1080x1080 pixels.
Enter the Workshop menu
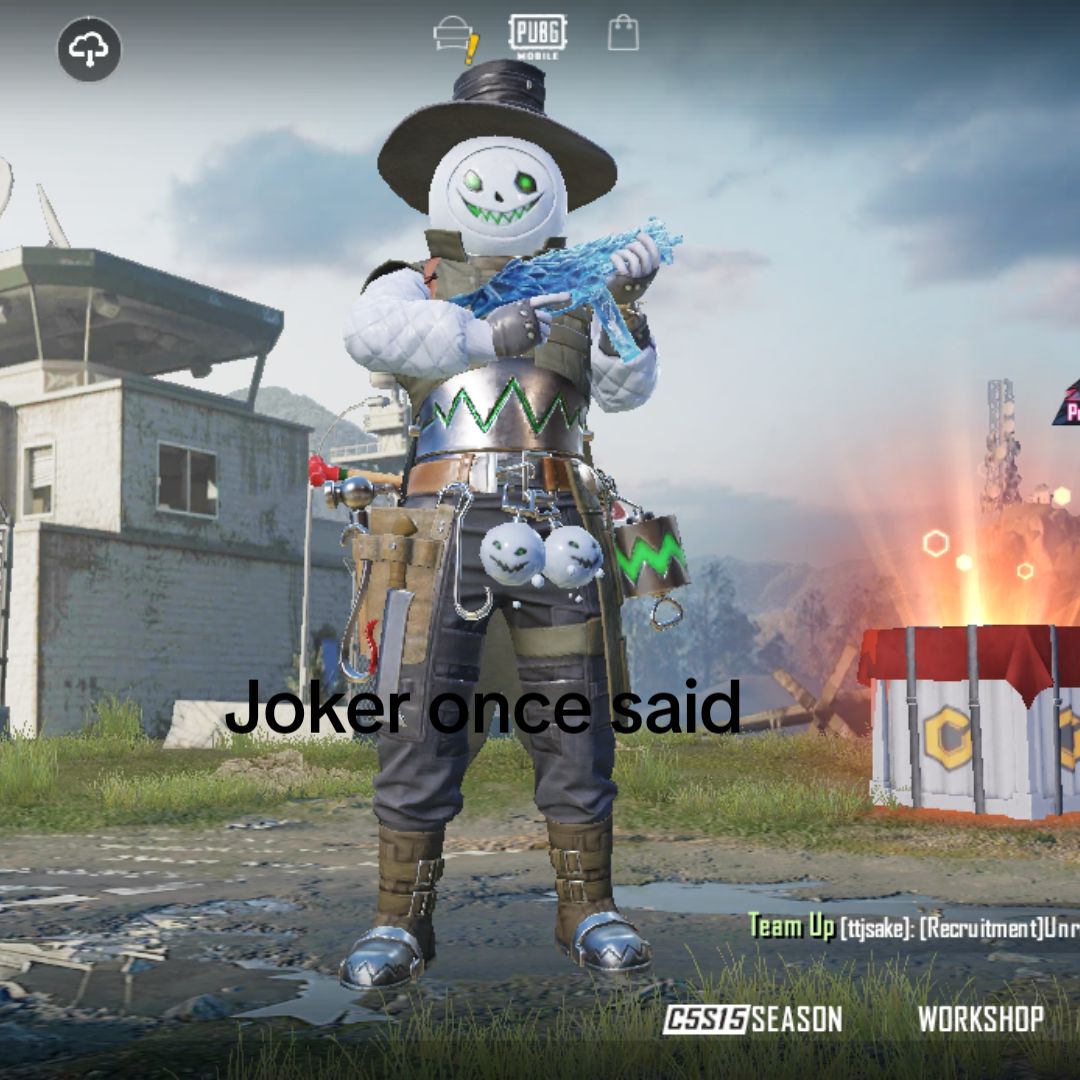pos(980,1019)
